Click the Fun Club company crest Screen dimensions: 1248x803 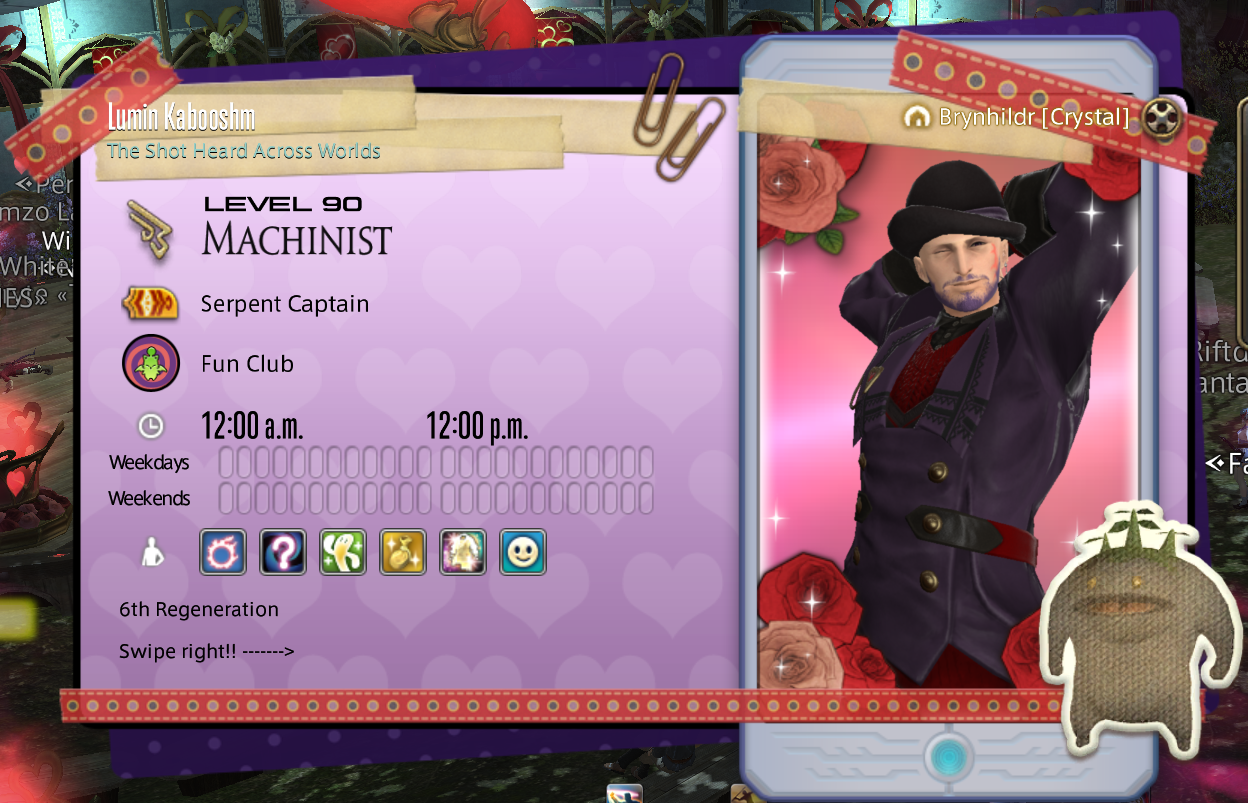click(151, 363)
